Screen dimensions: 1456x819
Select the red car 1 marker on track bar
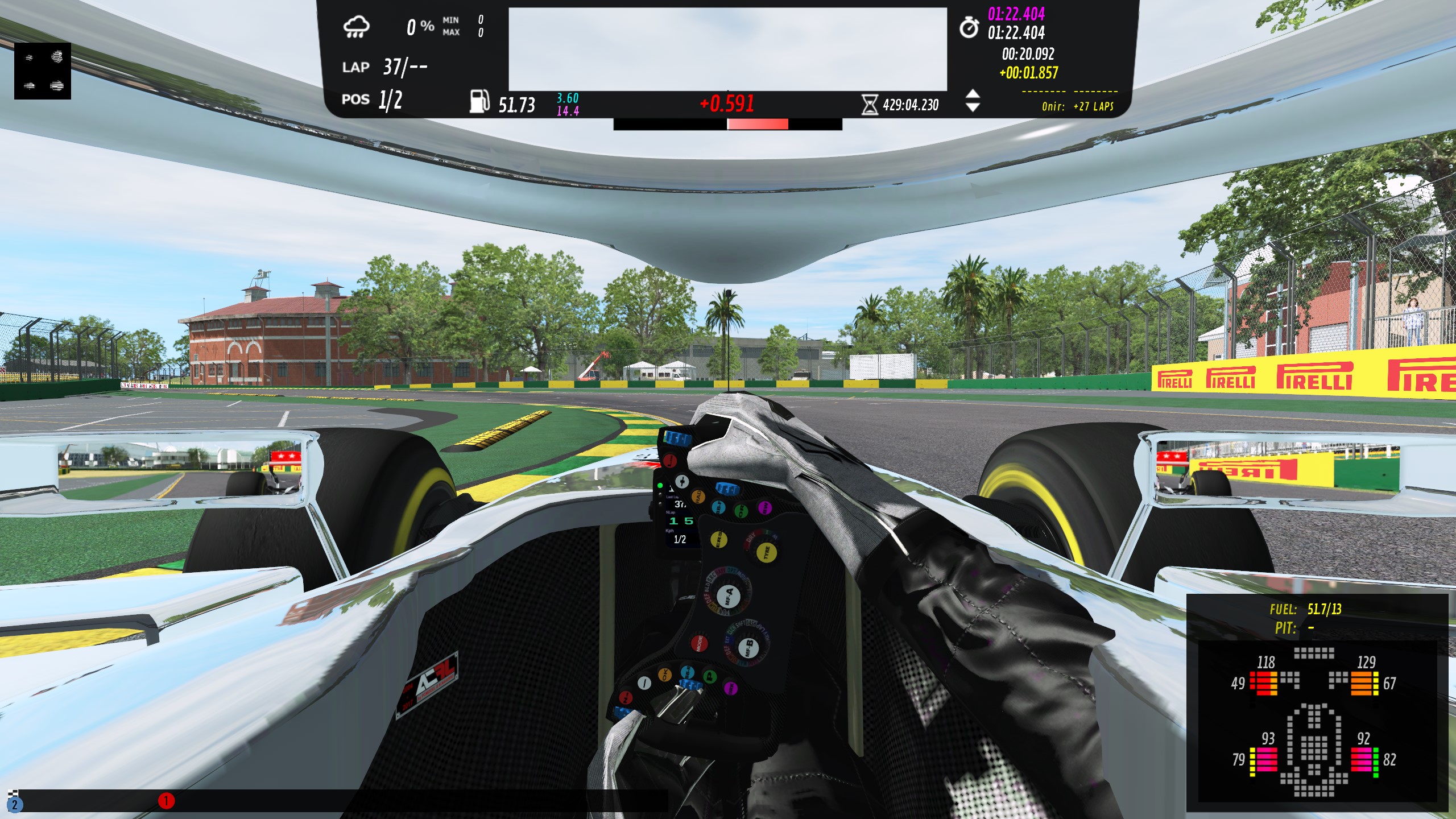(x=166, y=801)
